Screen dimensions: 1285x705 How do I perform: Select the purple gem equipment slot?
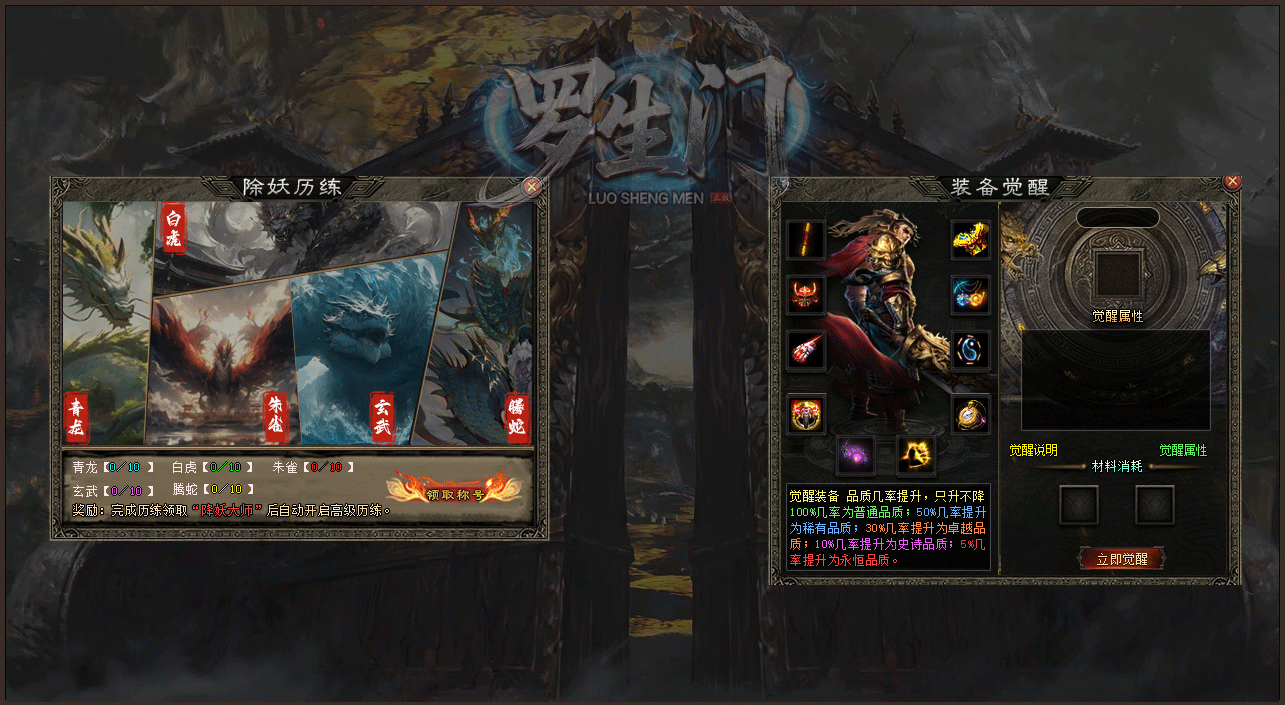click(855, 455)
